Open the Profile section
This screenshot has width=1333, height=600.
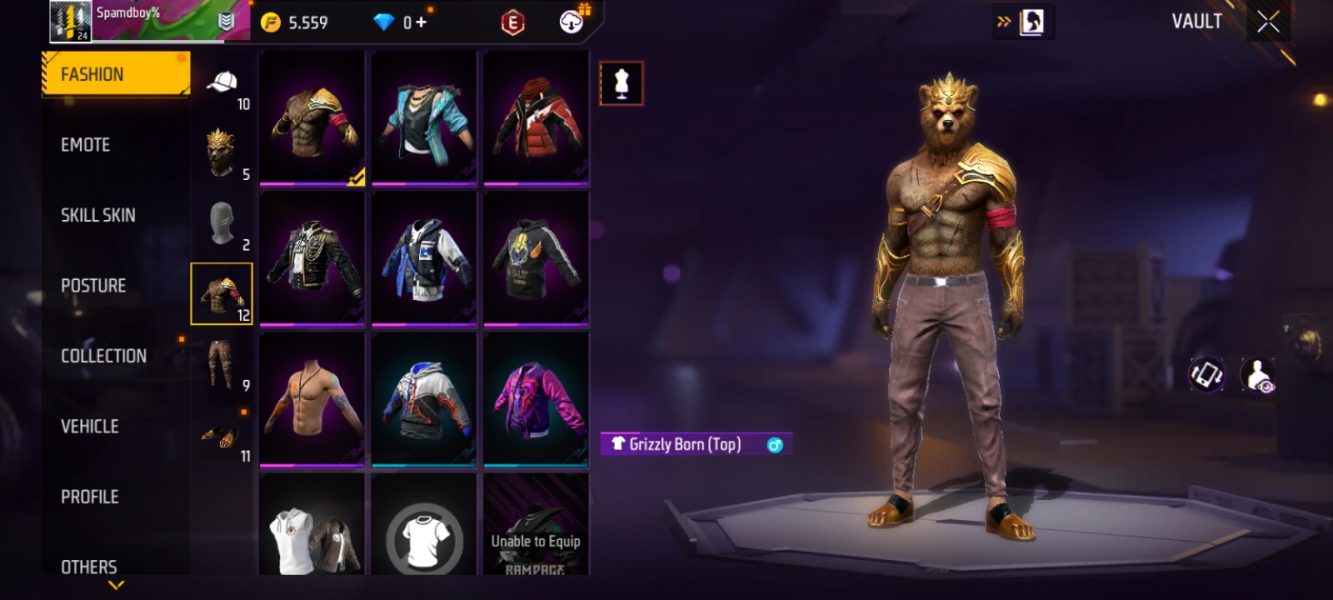90,497
